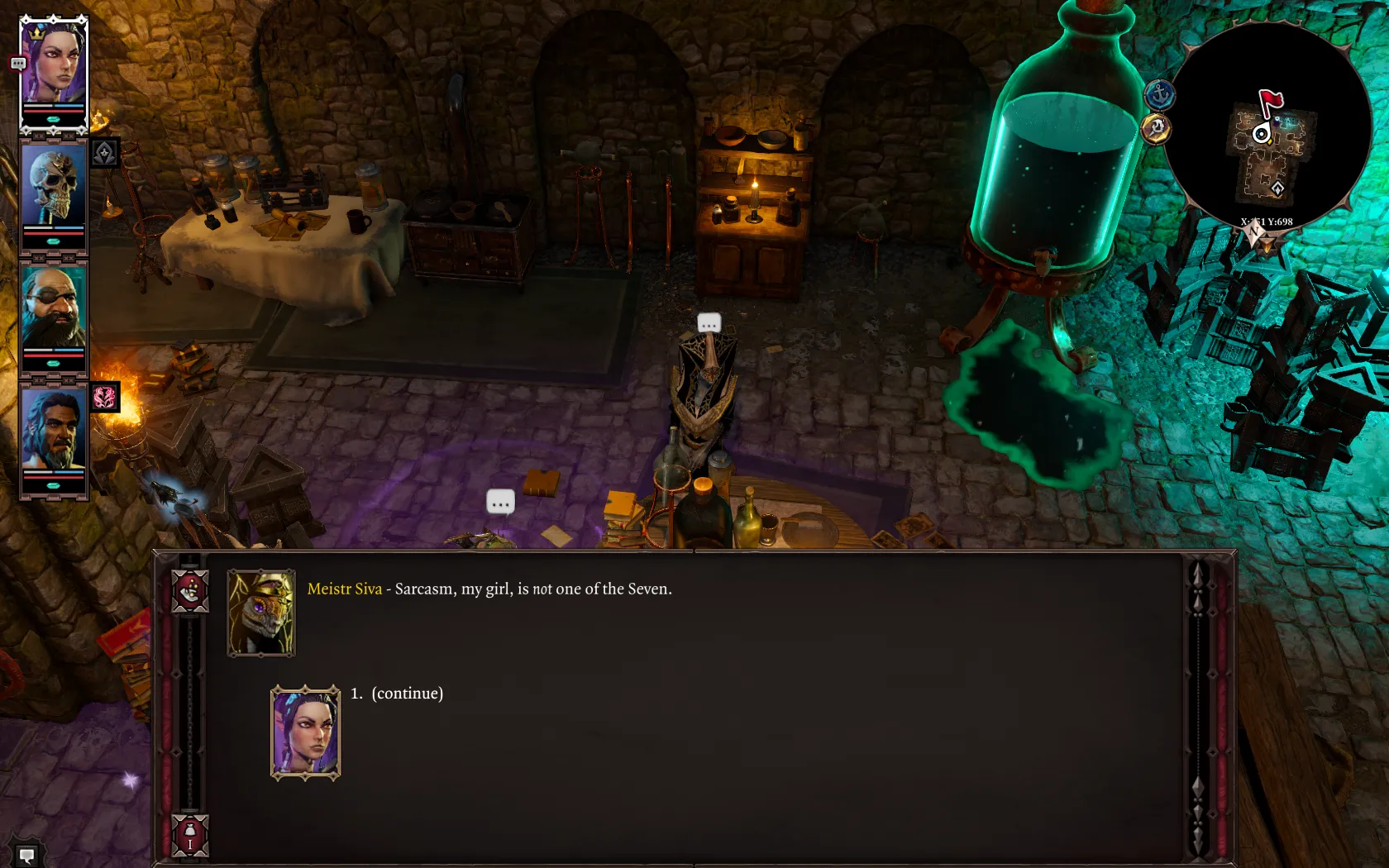Click the pink status icon by bearded portrait

click(105, 398)
